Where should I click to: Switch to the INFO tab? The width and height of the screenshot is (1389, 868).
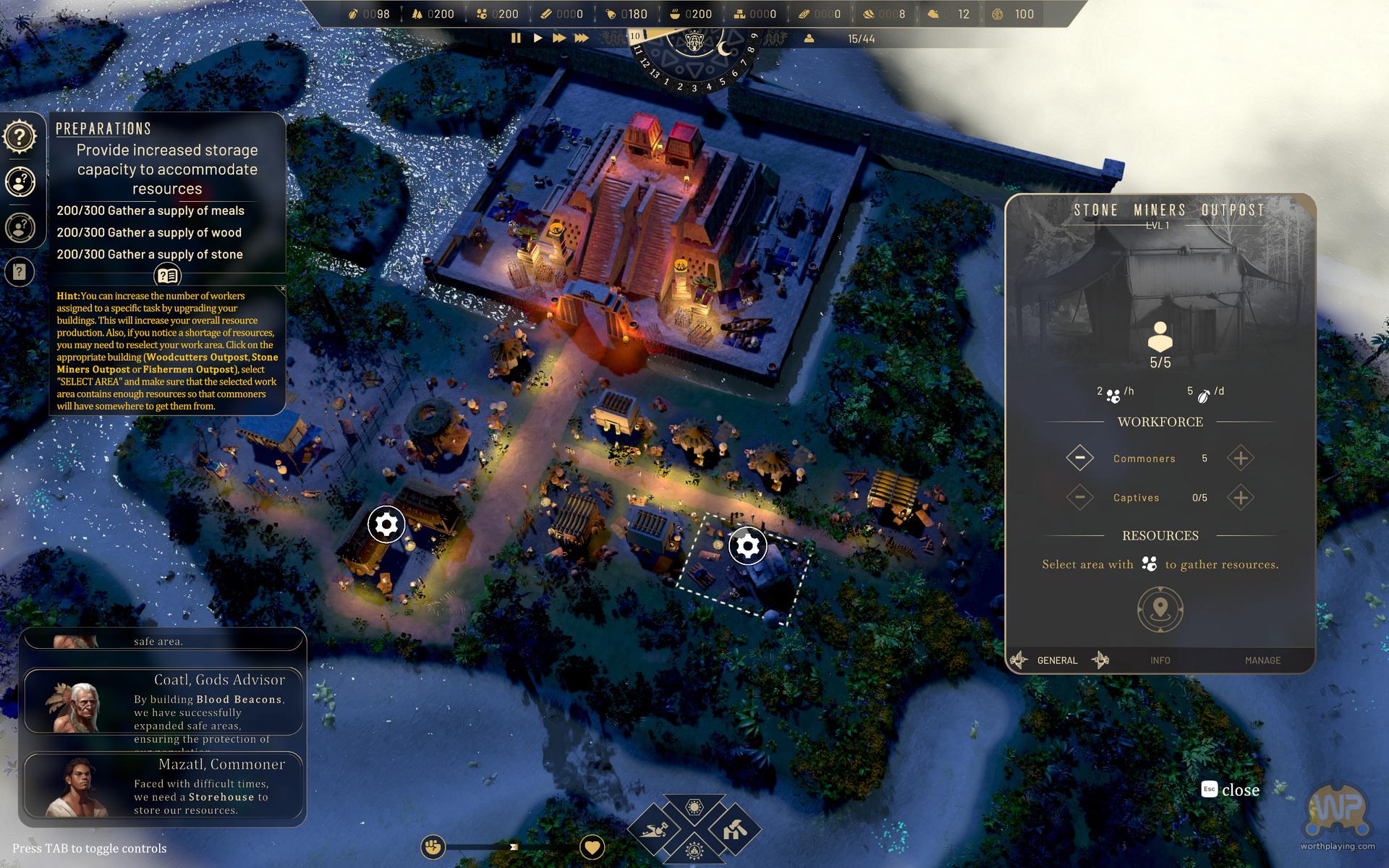point(1160,660)
